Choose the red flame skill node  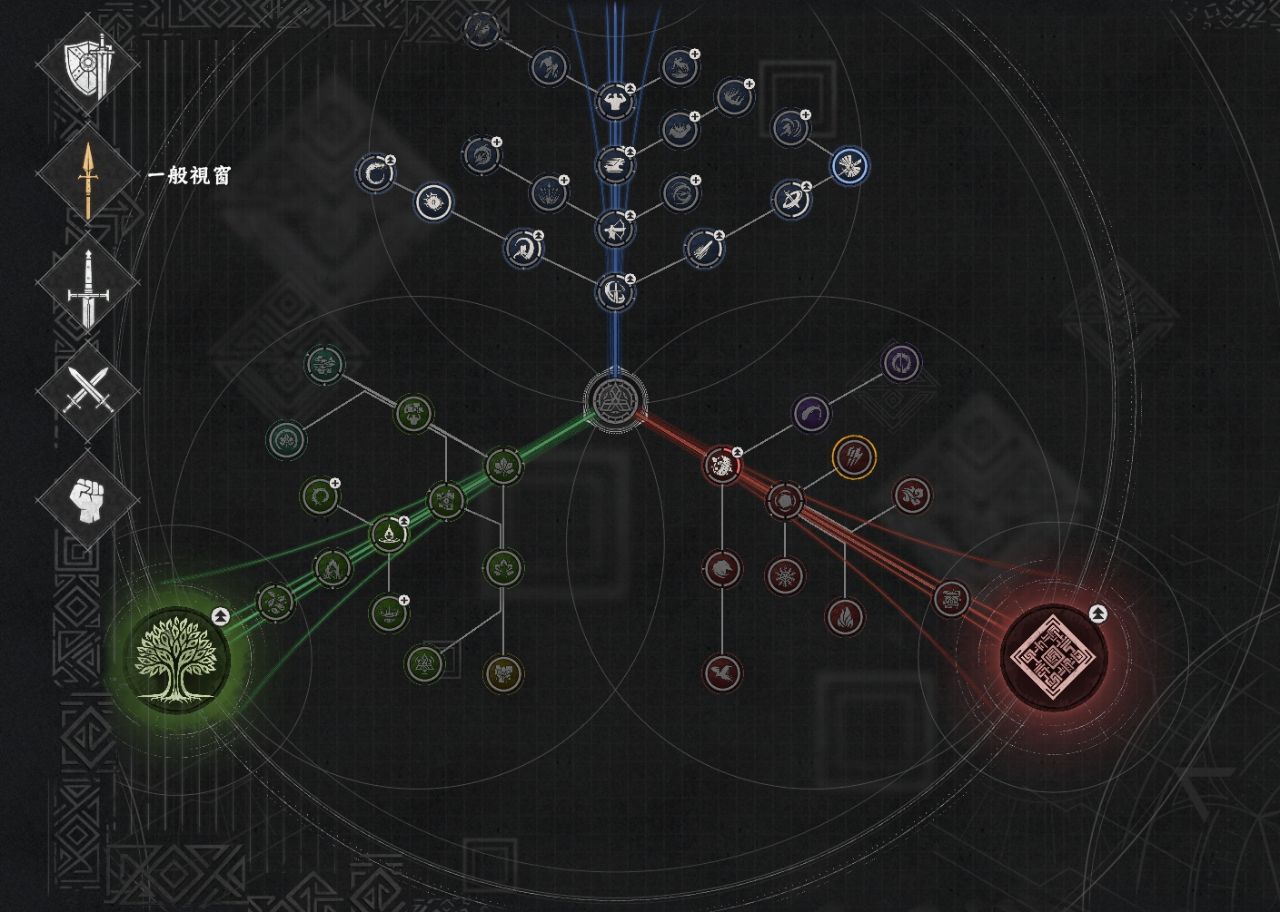[845, 616]
